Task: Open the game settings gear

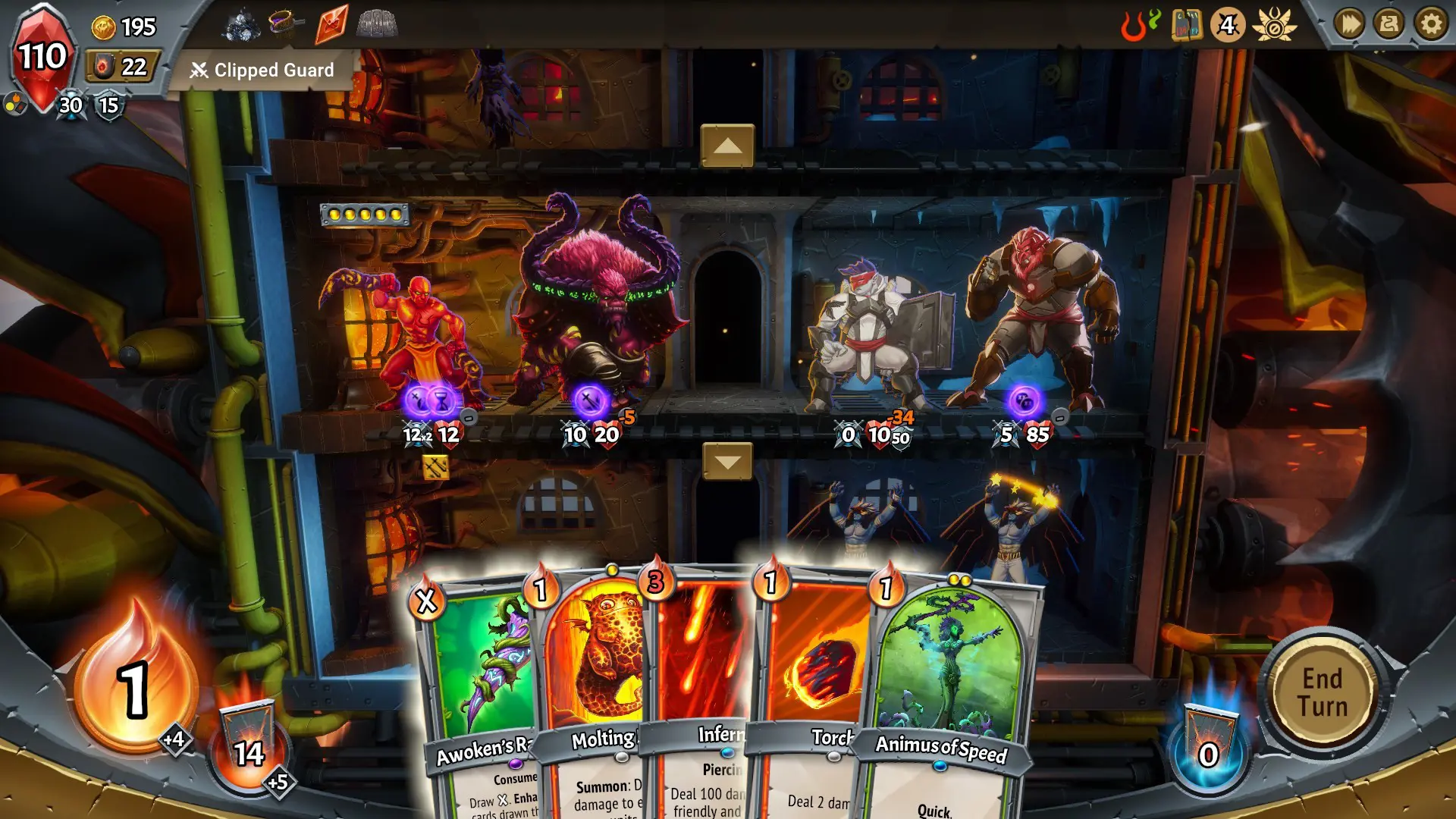Action: (x=1430, y=24)
